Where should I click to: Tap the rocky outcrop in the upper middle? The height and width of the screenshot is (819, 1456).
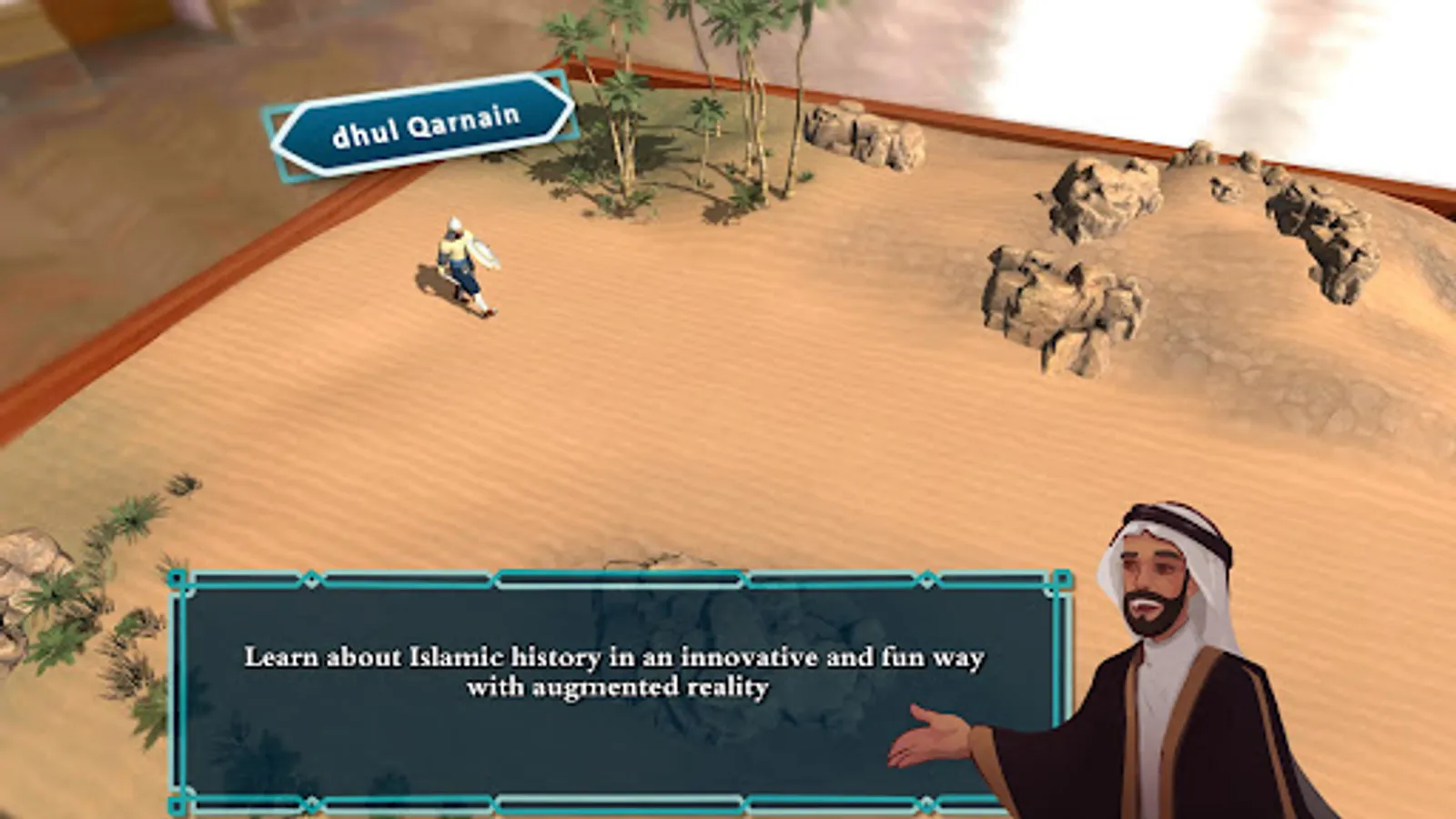click(x=855, y=136)
